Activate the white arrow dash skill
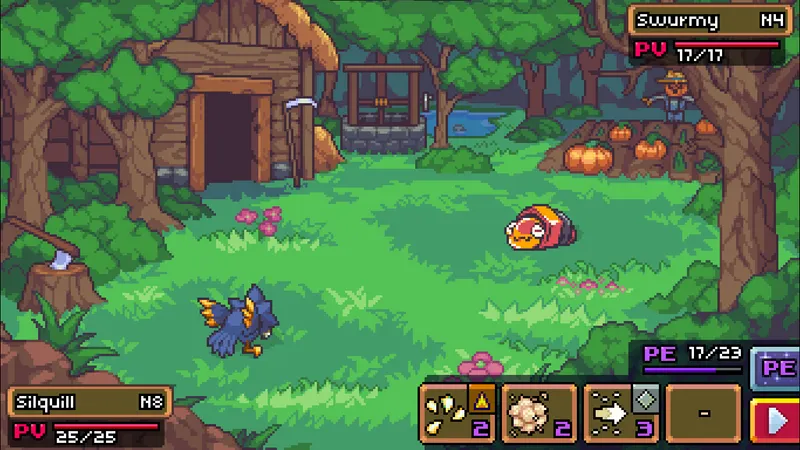The image size is (800, 450). 620,412
